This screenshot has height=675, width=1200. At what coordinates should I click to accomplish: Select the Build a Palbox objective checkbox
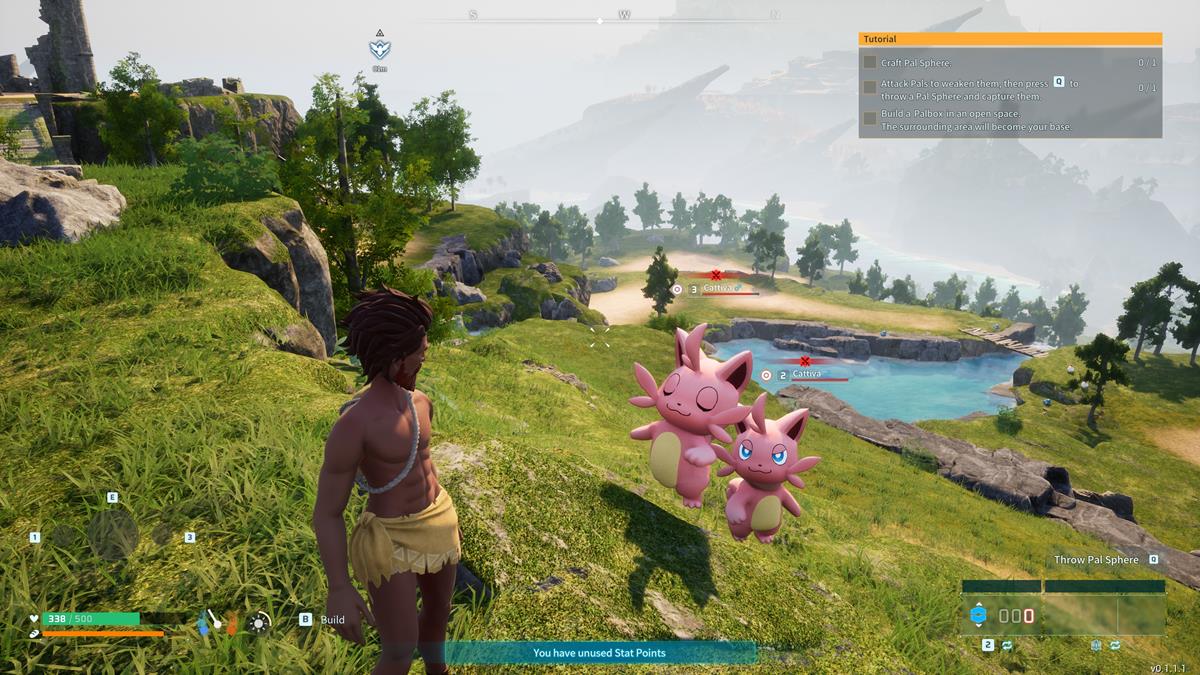point(870,119)
